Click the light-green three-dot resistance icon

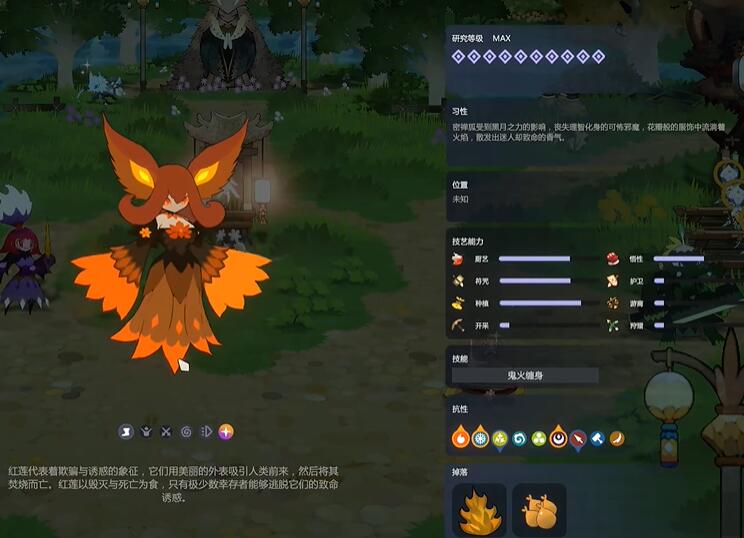(539, 438)
